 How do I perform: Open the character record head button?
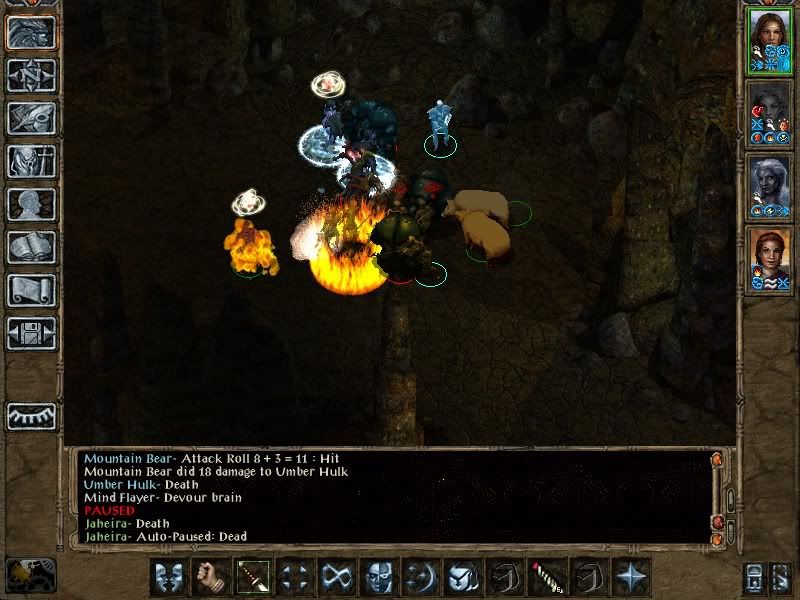click(x=31, y=204)
